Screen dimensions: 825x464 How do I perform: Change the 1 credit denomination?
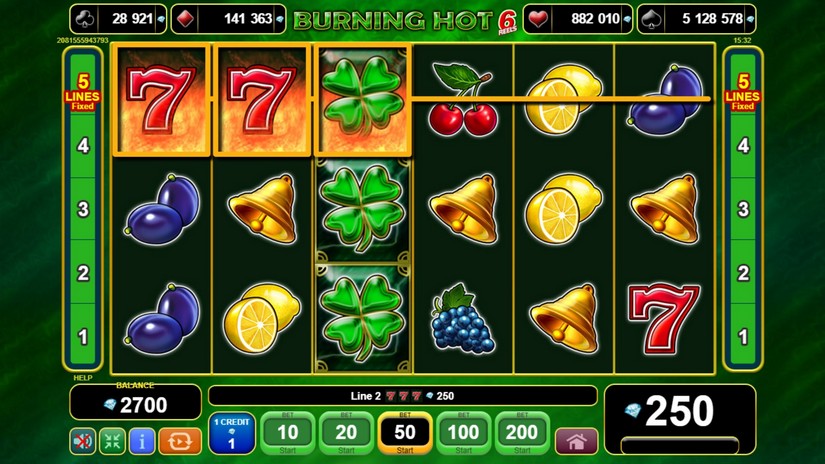231,434
